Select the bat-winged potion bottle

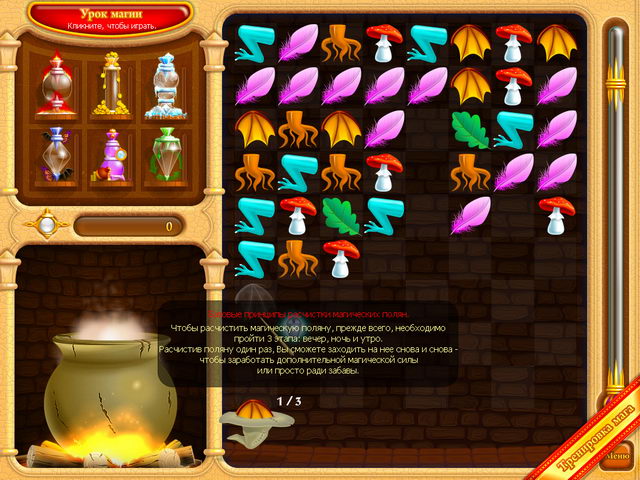pyautogui.click(x=56, y=153)
